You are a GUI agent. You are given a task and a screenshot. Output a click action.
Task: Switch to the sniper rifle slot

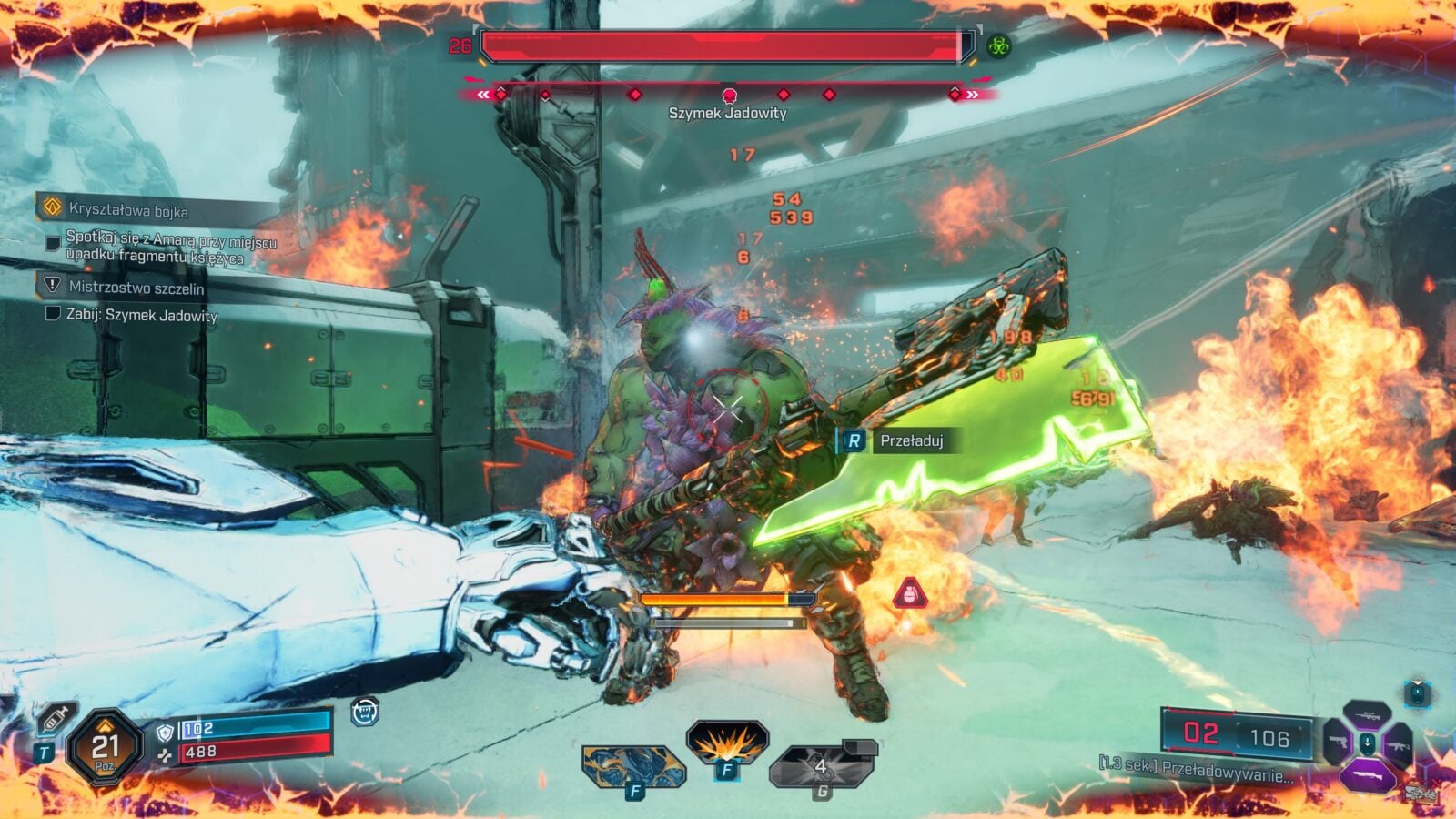click(x=1366, y=713)
